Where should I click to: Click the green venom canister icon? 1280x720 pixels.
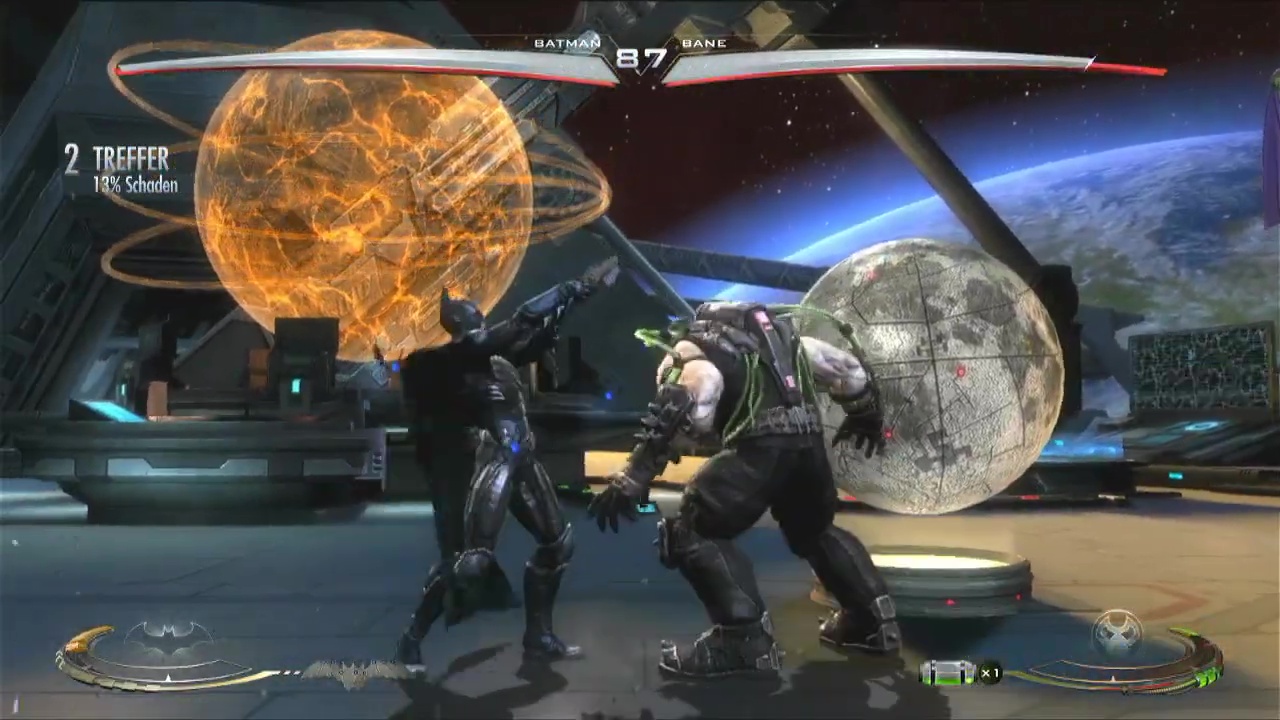click(x=945, y=673)
